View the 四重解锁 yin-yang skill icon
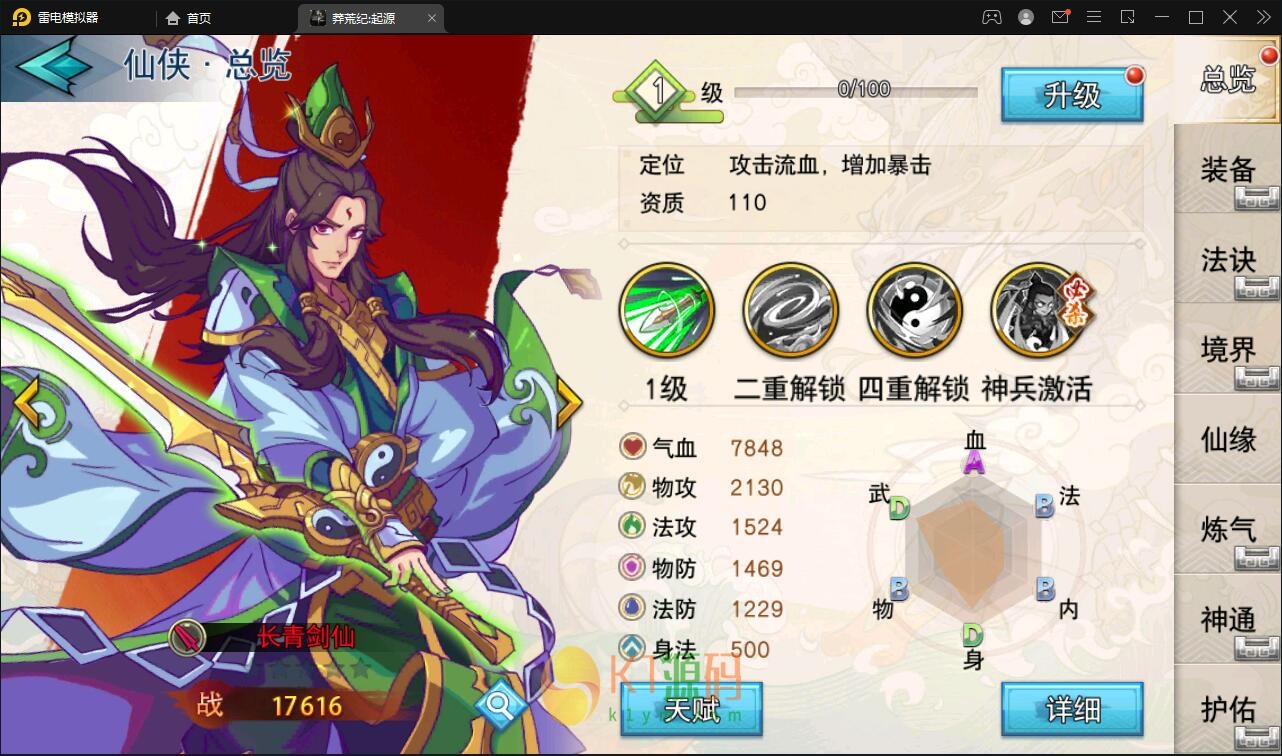 click(x=914, y=309)
